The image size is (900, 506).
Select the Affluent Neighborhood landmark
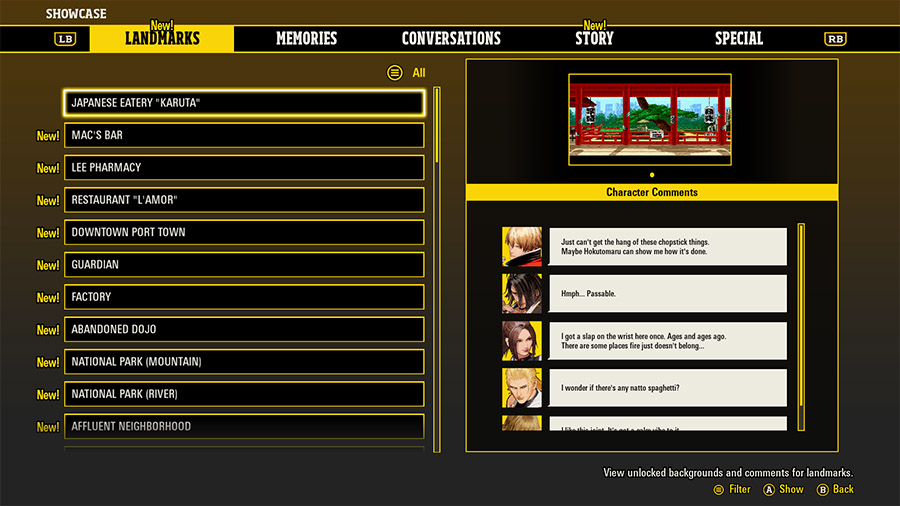click(244, 426)
